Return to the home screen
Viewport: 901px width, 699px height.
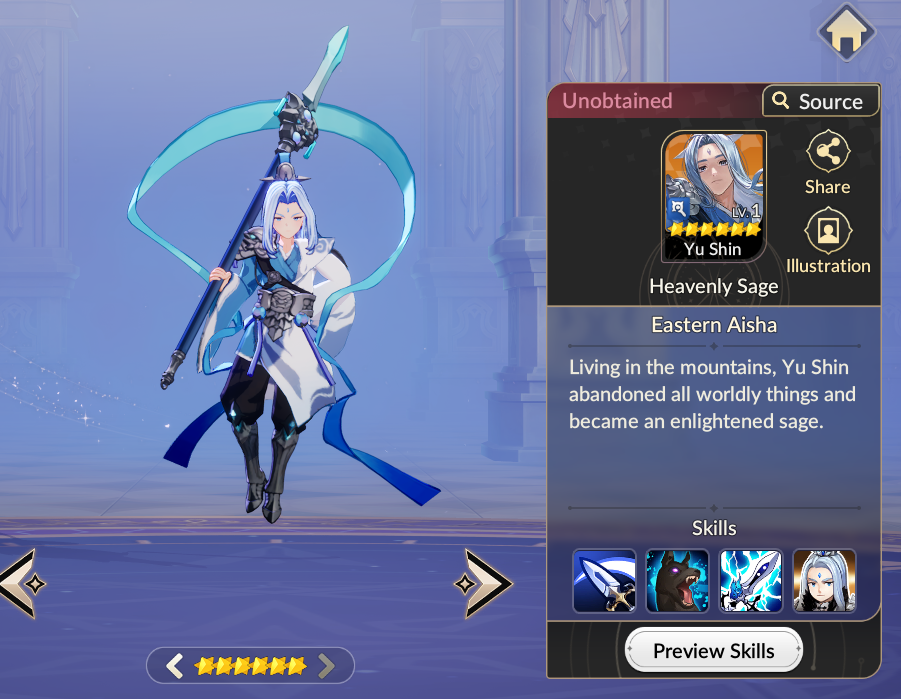pos(846,33)
